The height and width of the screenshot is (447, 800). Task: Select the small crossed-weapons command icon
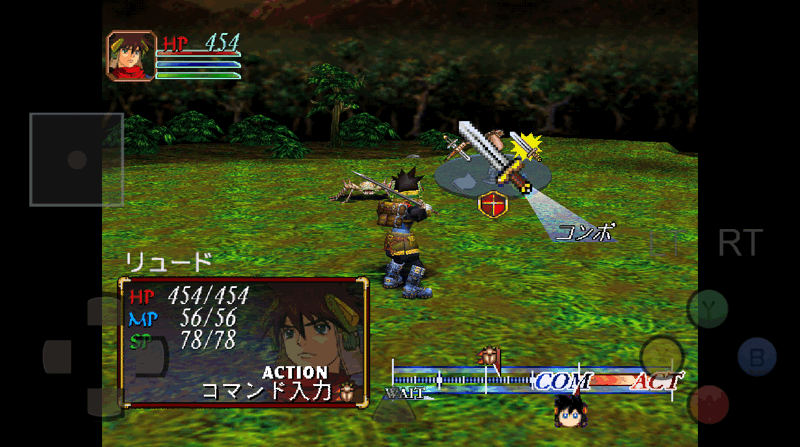click(459, 150)
